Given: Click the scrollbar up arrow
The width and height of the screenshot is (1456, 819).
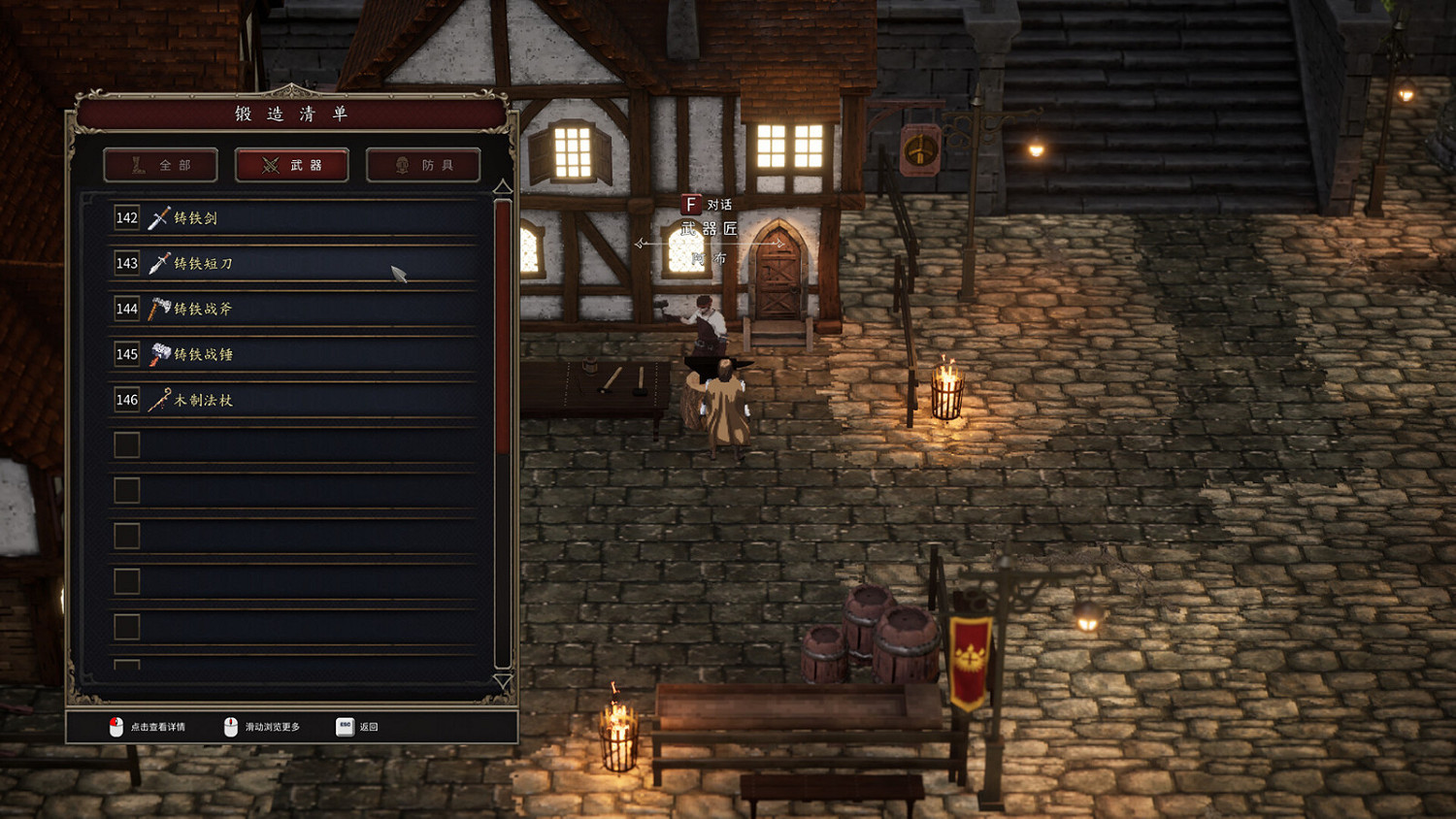Looking at the screenshot, I should tap(502, 187).
